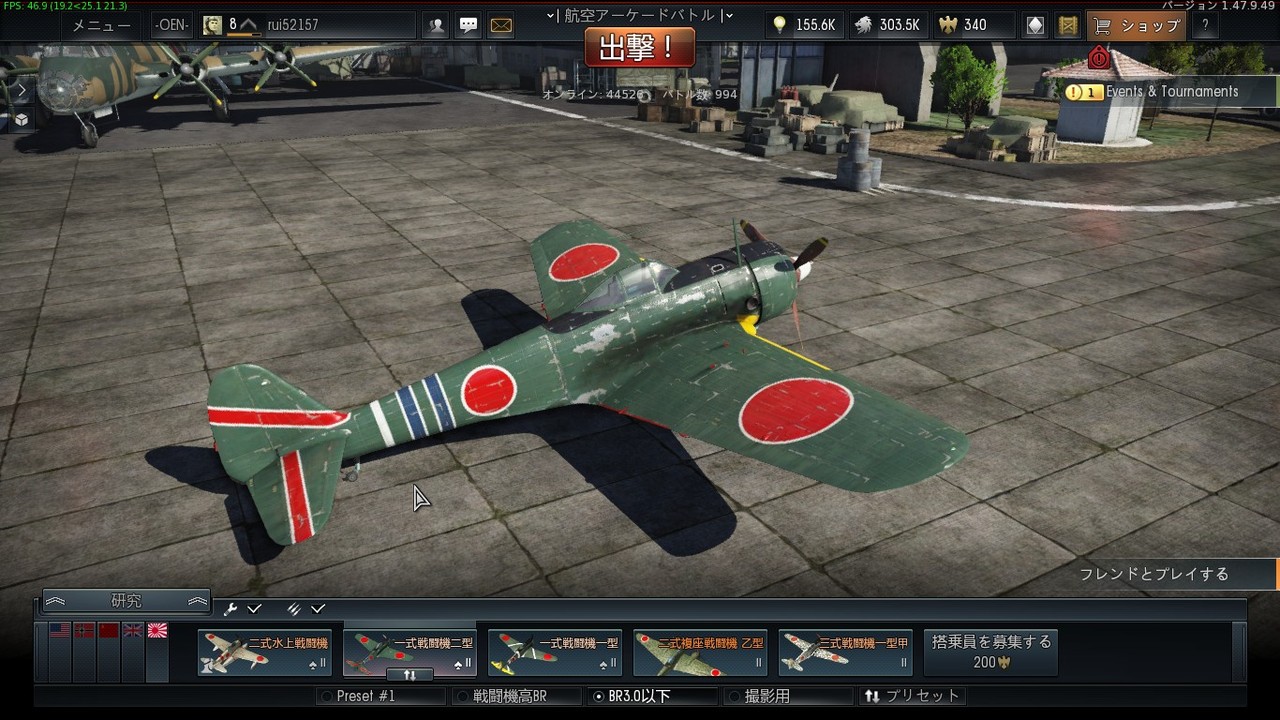This screenshot has width=1280, height=720.
Task: Choose the 撮影用 preset
Action: click(x=766, y=696)
